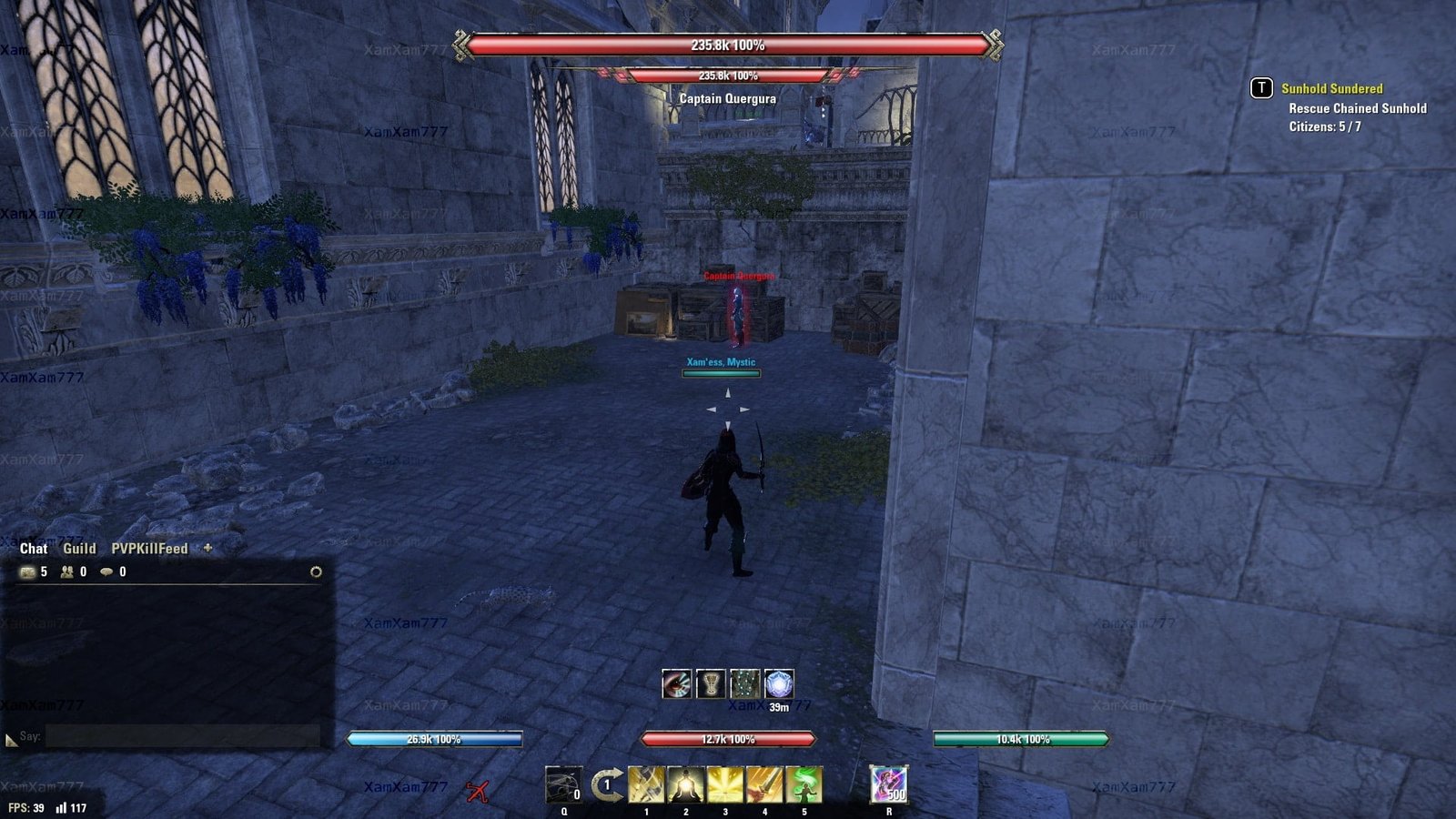This screenshot has height=819, width=1456.
Task: Trigger the ultimate ability showing 500
Action: [888, 784]
